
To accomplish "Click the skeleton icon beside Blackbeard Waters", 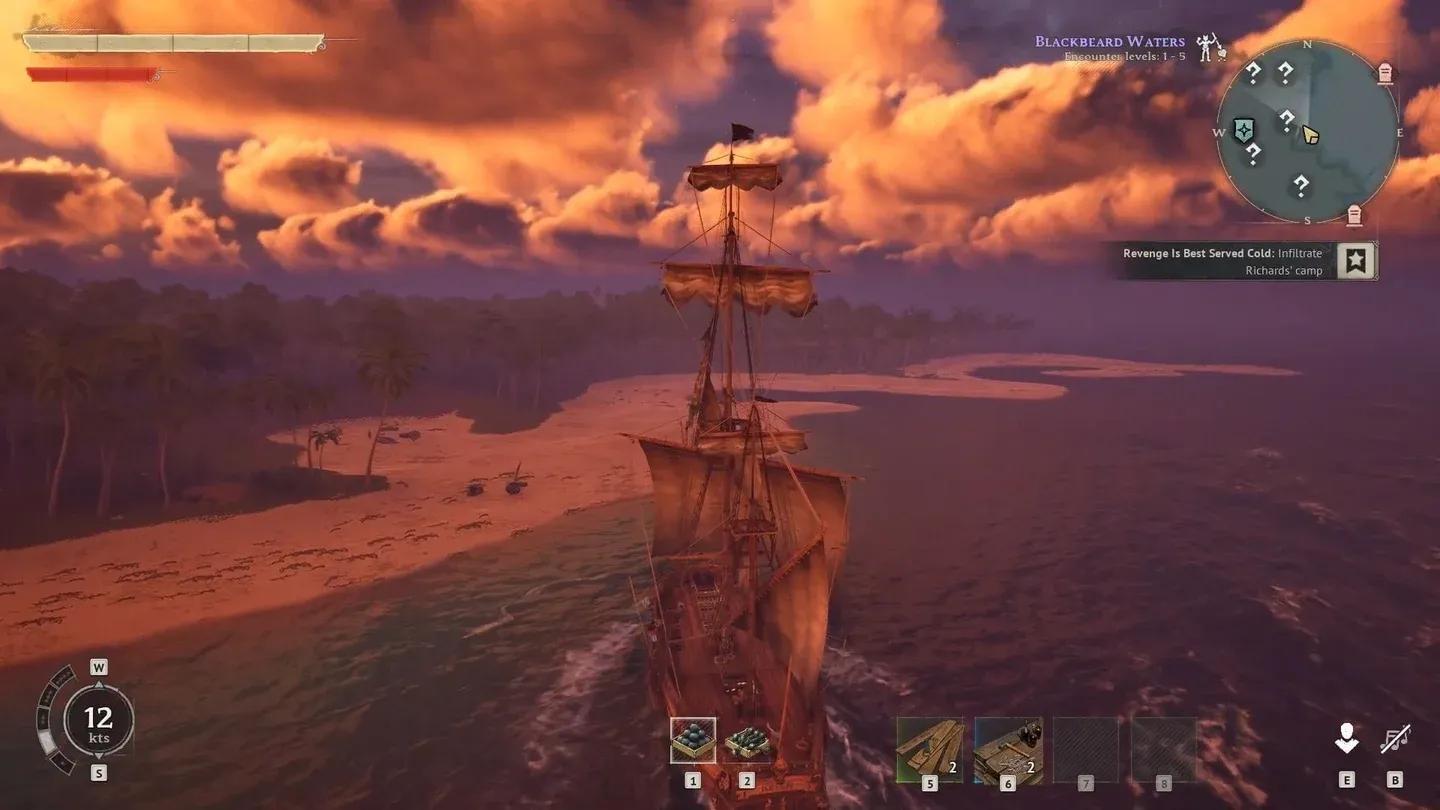I will (1207, 46).
